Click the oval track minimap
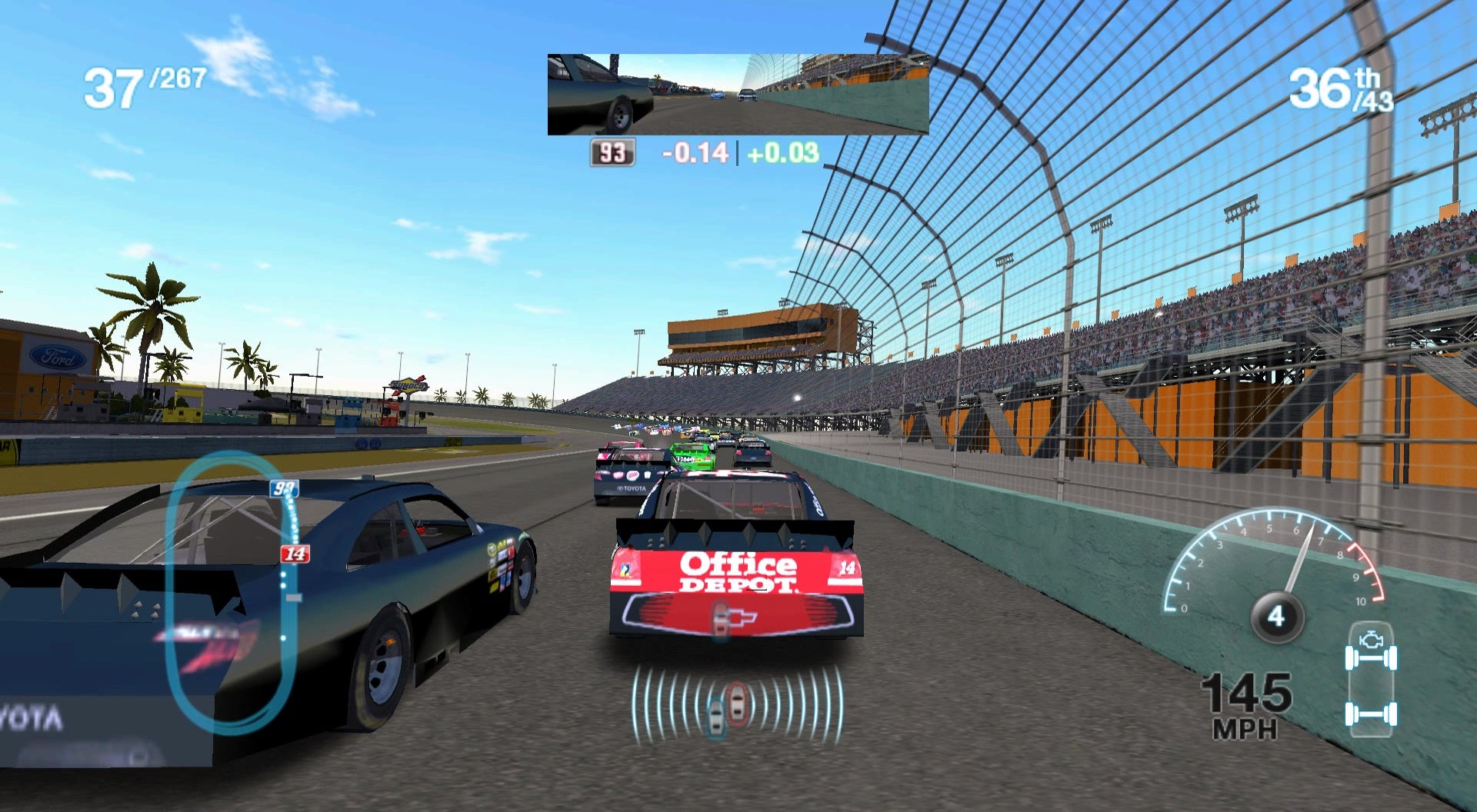 pyautogui.click(x=231, y=592)
